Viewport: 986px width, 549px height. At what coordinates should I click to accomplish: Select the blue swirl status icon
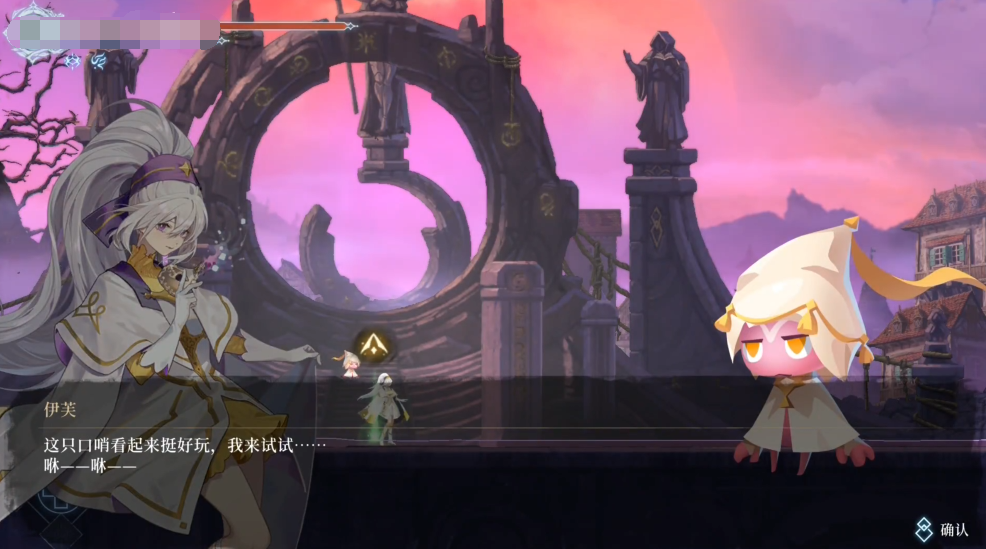(98, 61)
